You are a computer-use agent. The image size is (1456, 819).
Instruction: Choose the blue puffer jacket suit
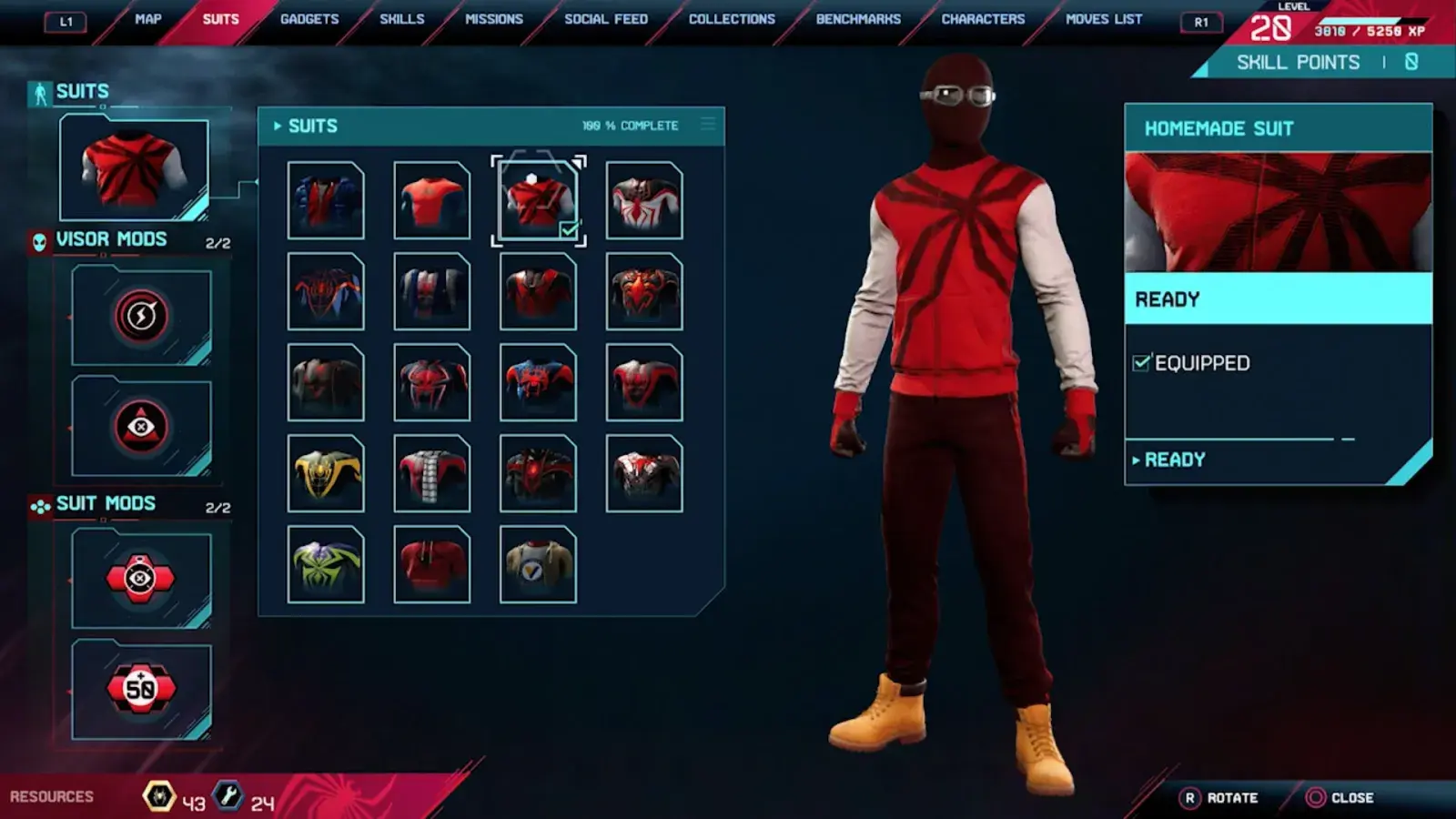click(326, 201)
